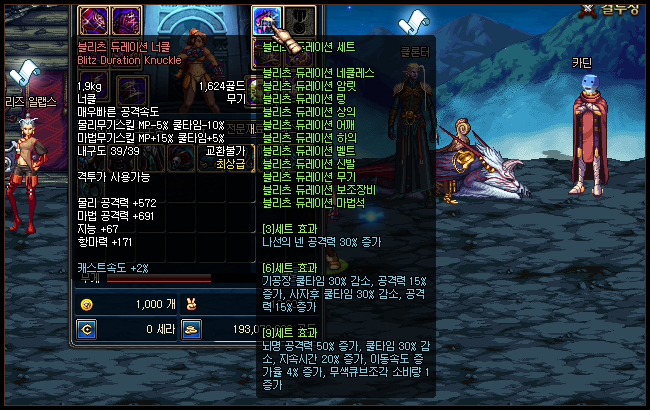Select the second equipment slot in the top row
Screen dimensions: 650x410
pos(125,19)
